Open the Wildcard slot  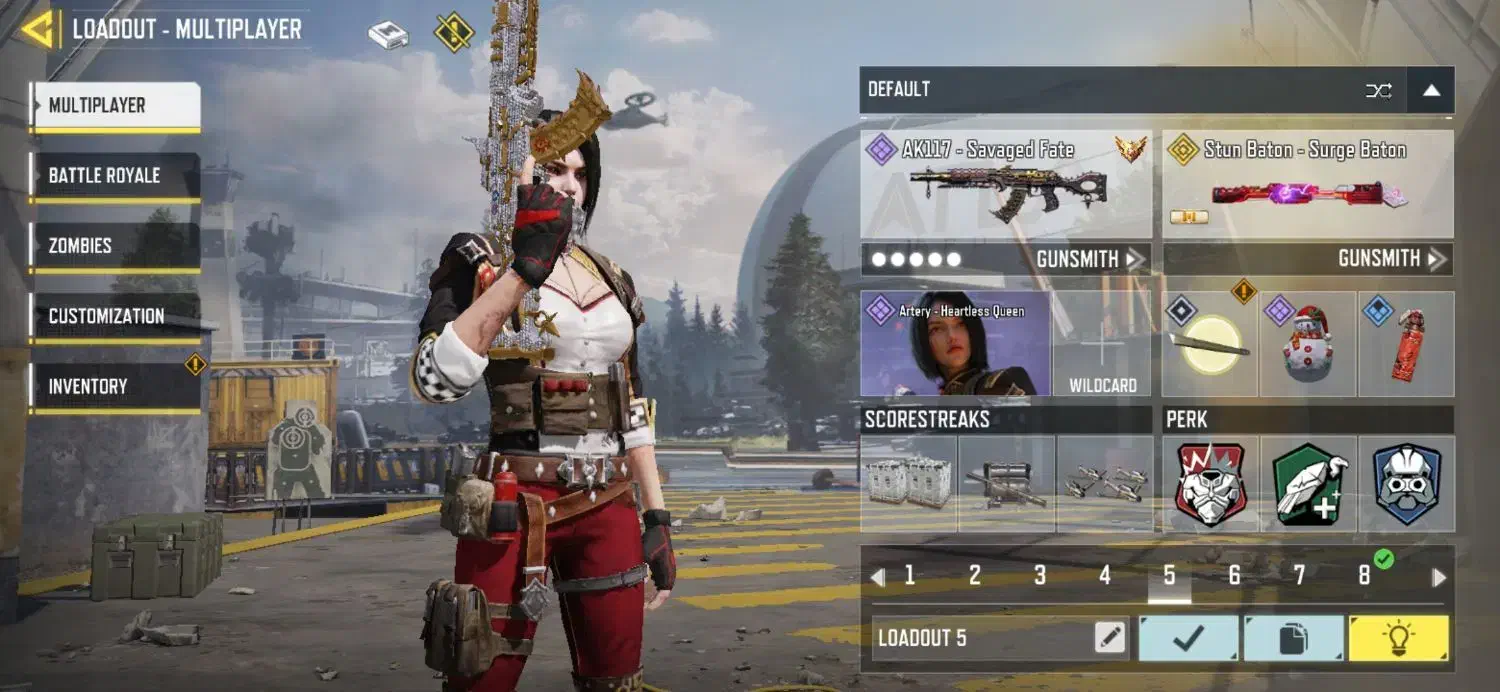pos(1102,343)
